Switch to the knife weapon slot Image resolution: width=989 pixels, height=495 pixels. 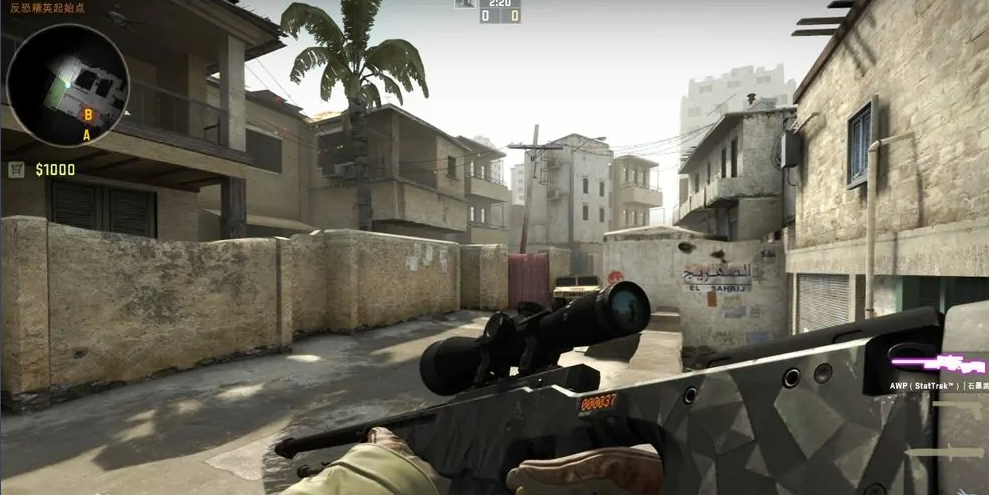click(x=945, y=452)
